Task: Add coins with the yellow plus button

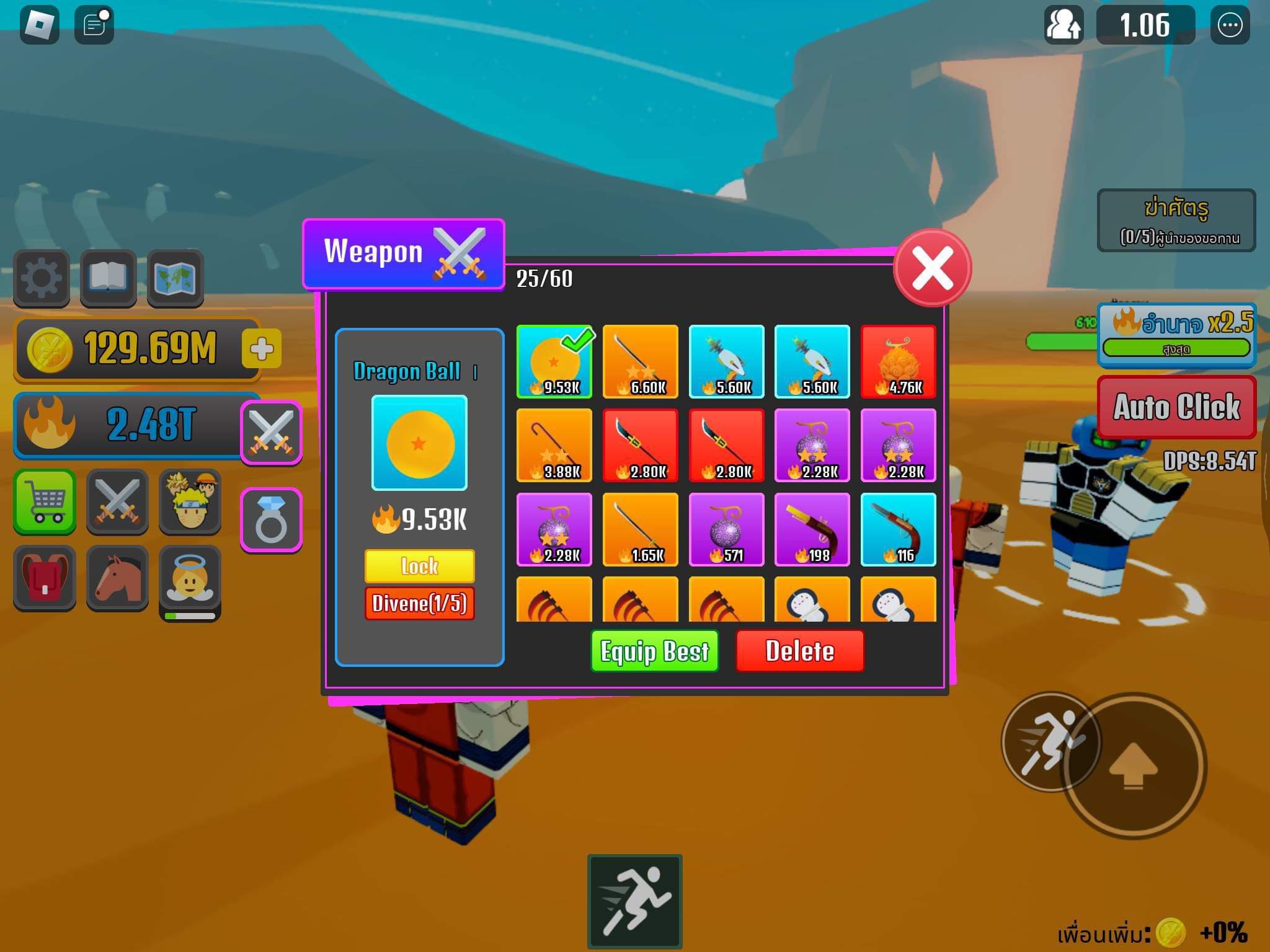Action: (x=262, y=349)
